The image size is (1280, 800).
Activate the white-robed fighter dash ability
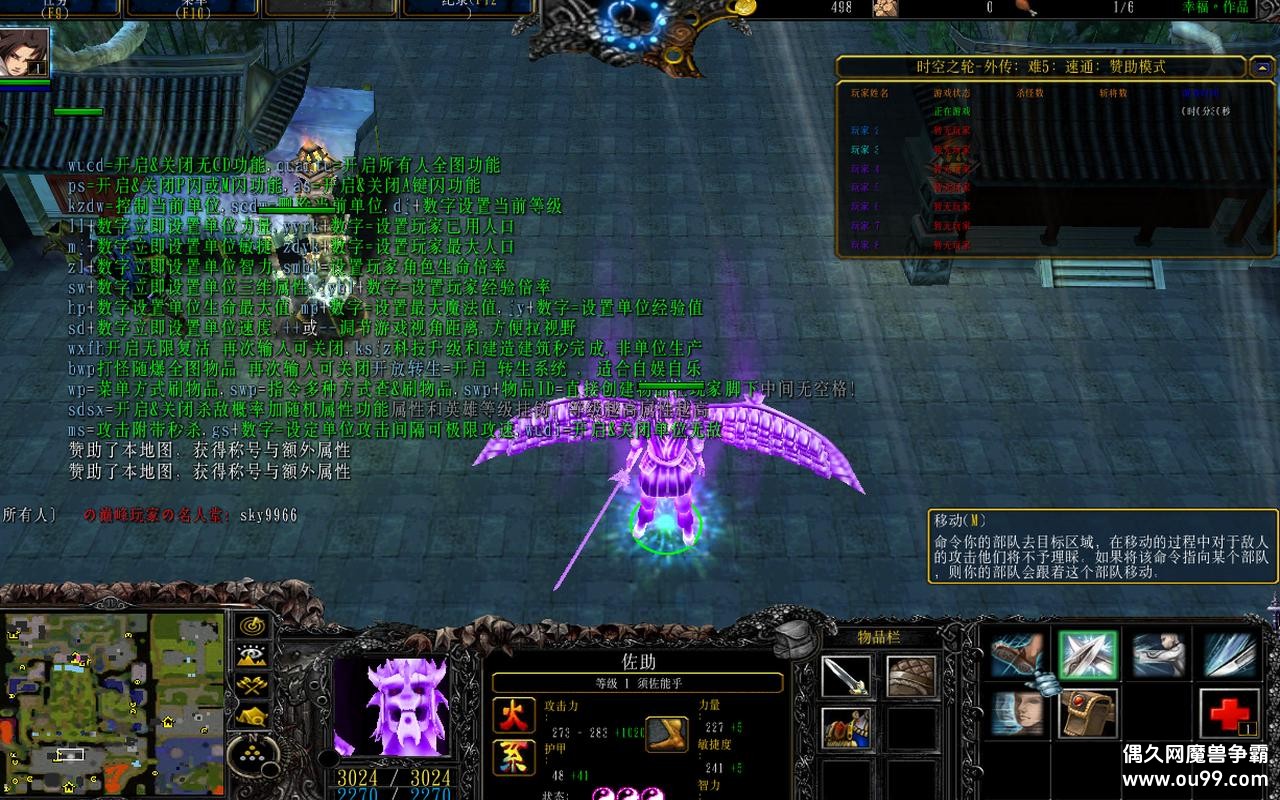tap(1159, 655)
